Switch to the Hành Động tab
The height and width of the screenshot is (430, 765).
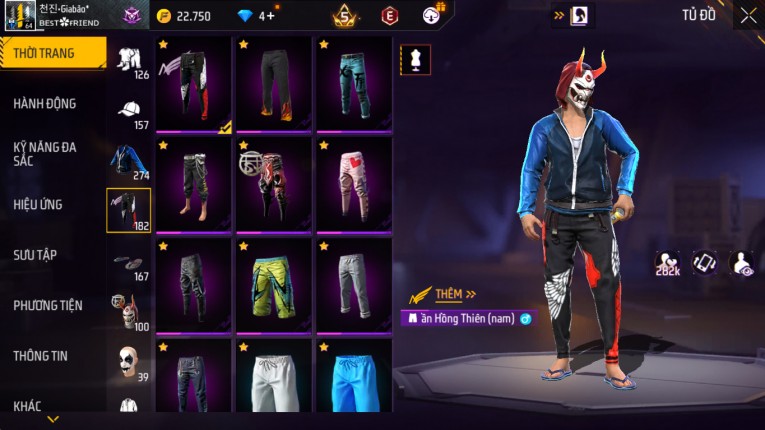coord(45,103)
